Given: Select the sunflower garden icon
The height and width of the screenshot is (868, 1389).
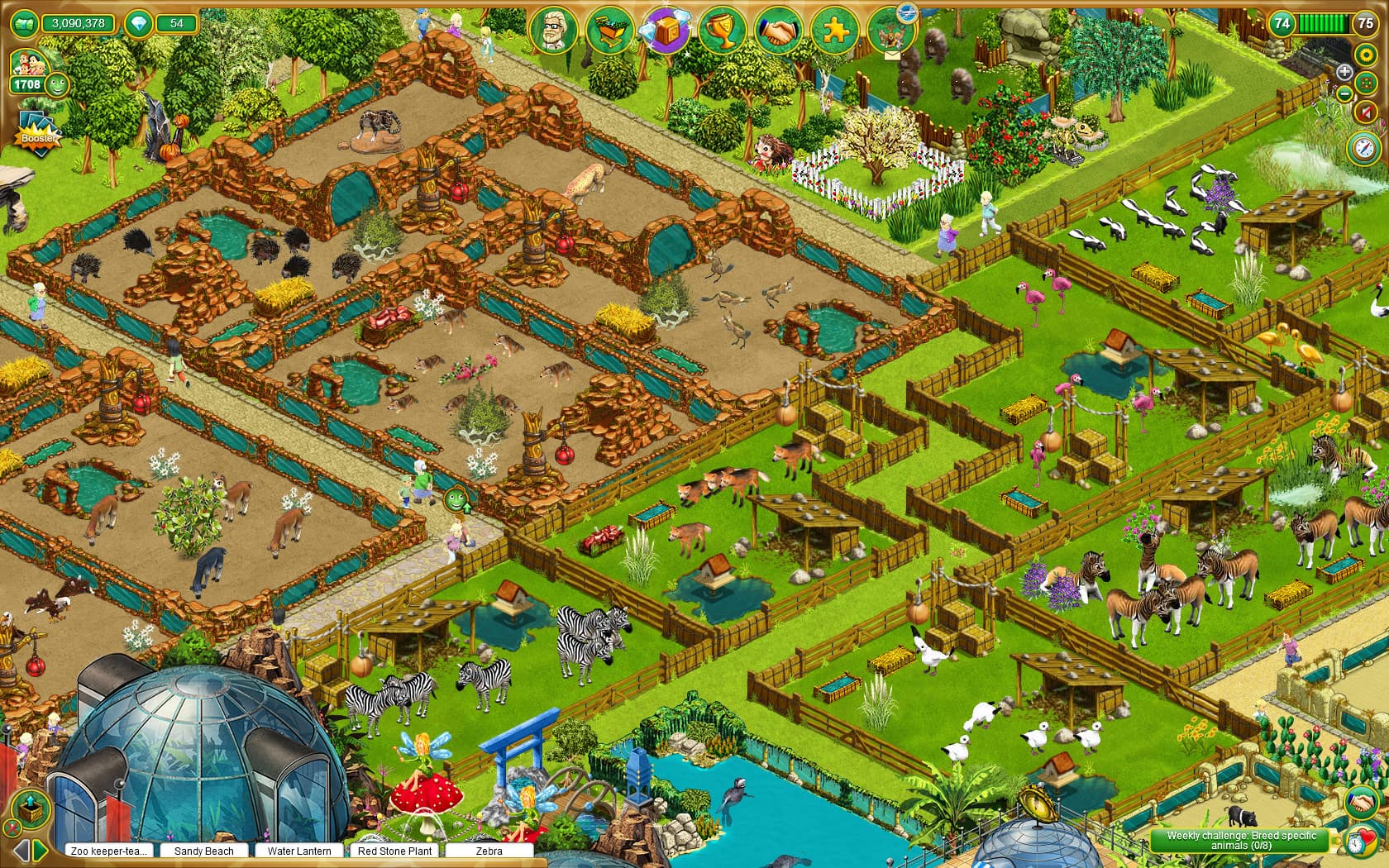Looking at the screenshot, I should (1365, 55).
